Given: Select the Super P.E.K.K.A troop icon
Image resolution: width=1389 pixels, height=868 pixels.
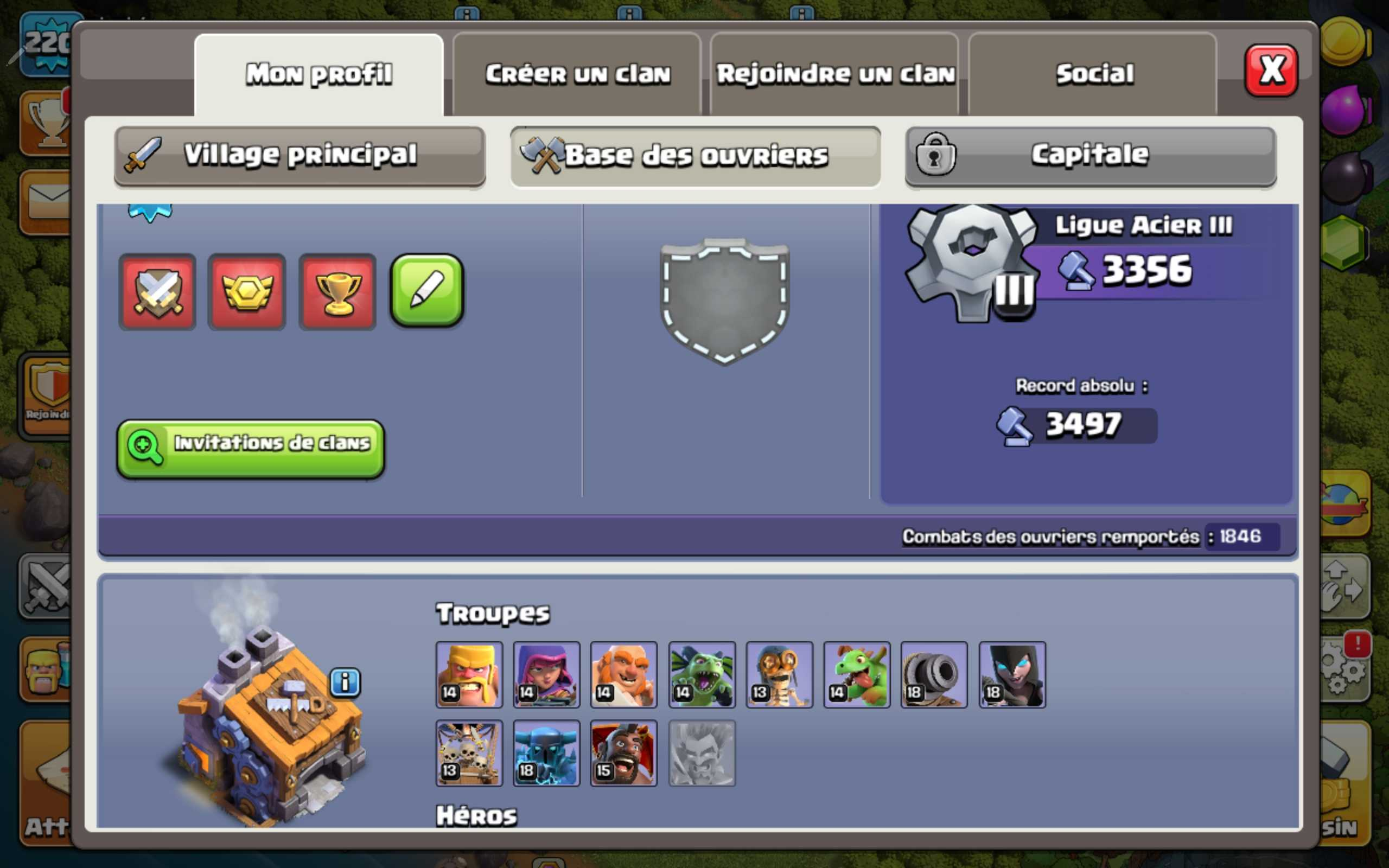Looking at the screenshot, I should coord(546,753).
